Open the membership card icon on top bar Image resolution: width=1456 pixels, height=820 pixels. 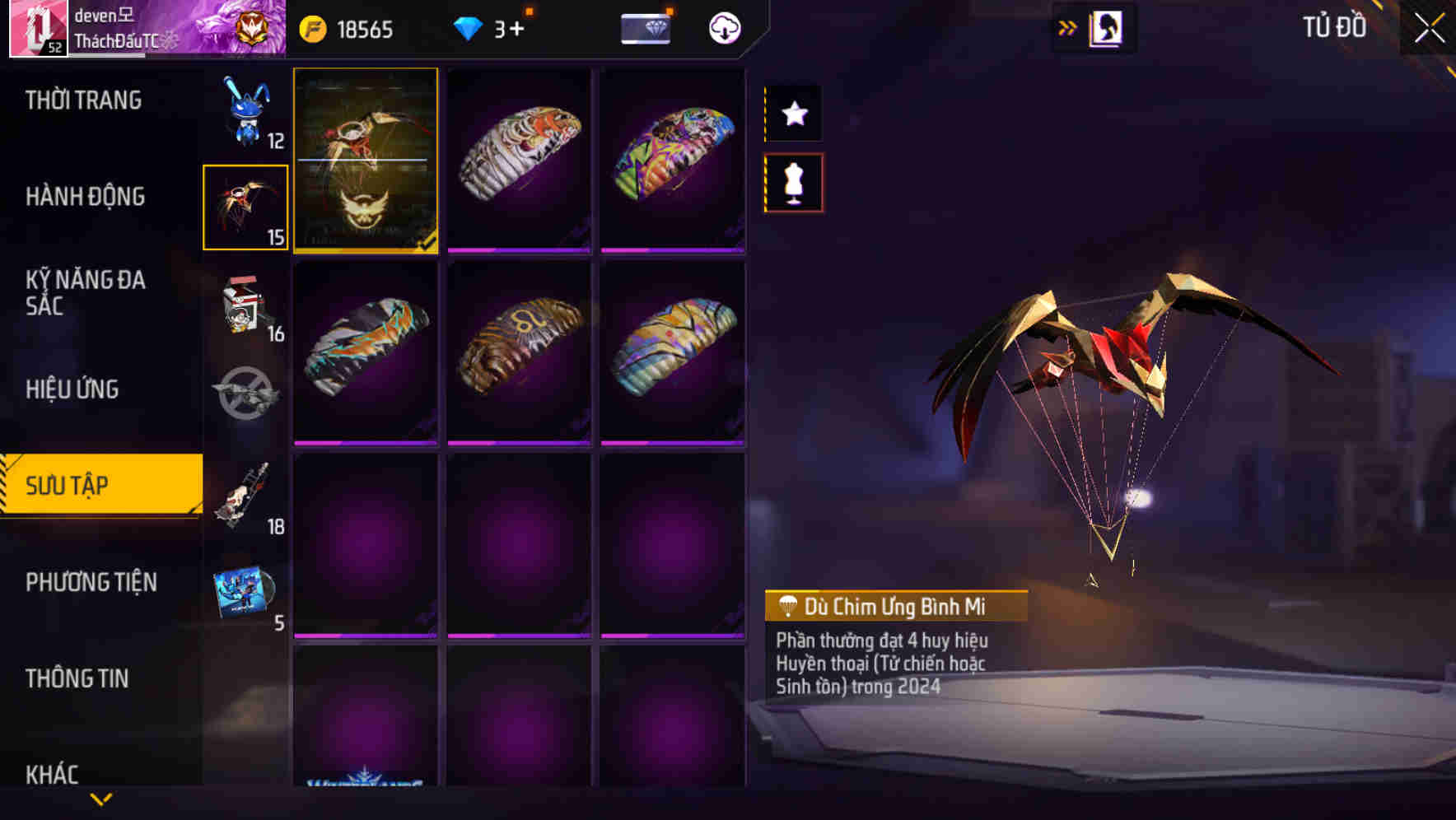[x=646, y=28]
